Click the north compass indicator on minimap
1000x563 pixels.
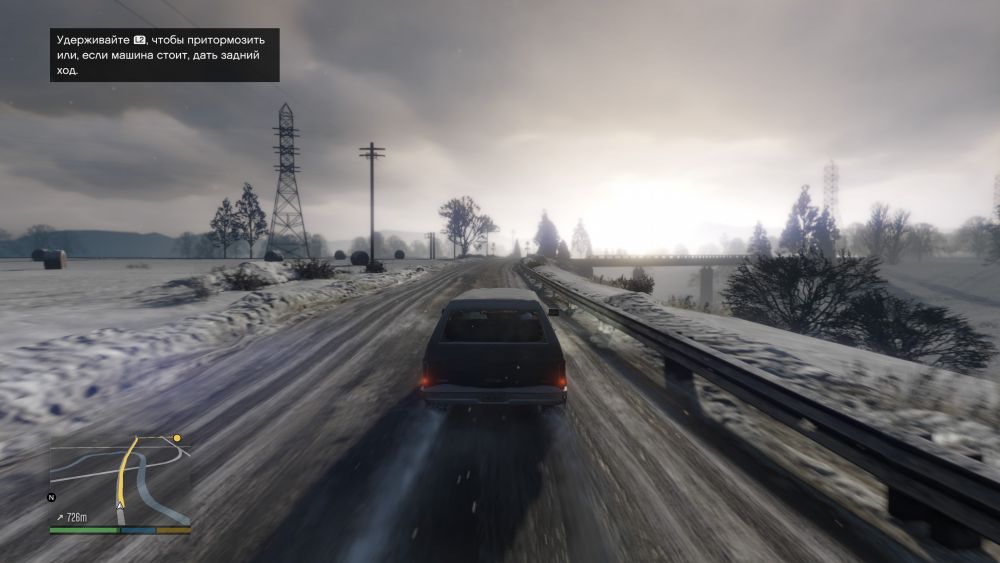pos(51,497)
